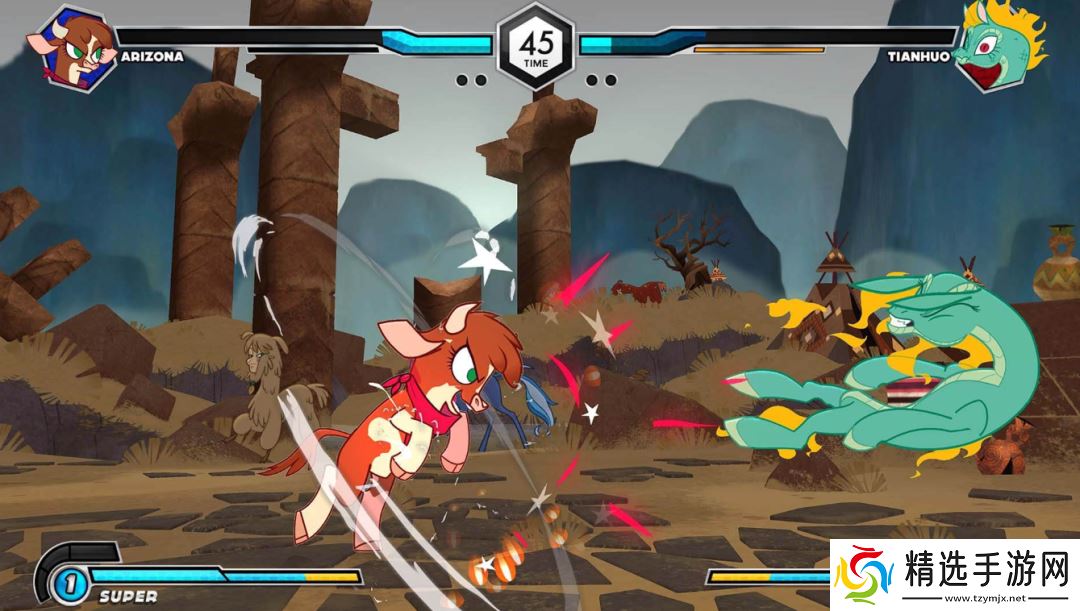This screenshot has height=611, width=1080.
Task: Open the tzymjx.net watermark logo
Action: click(956, 573)
